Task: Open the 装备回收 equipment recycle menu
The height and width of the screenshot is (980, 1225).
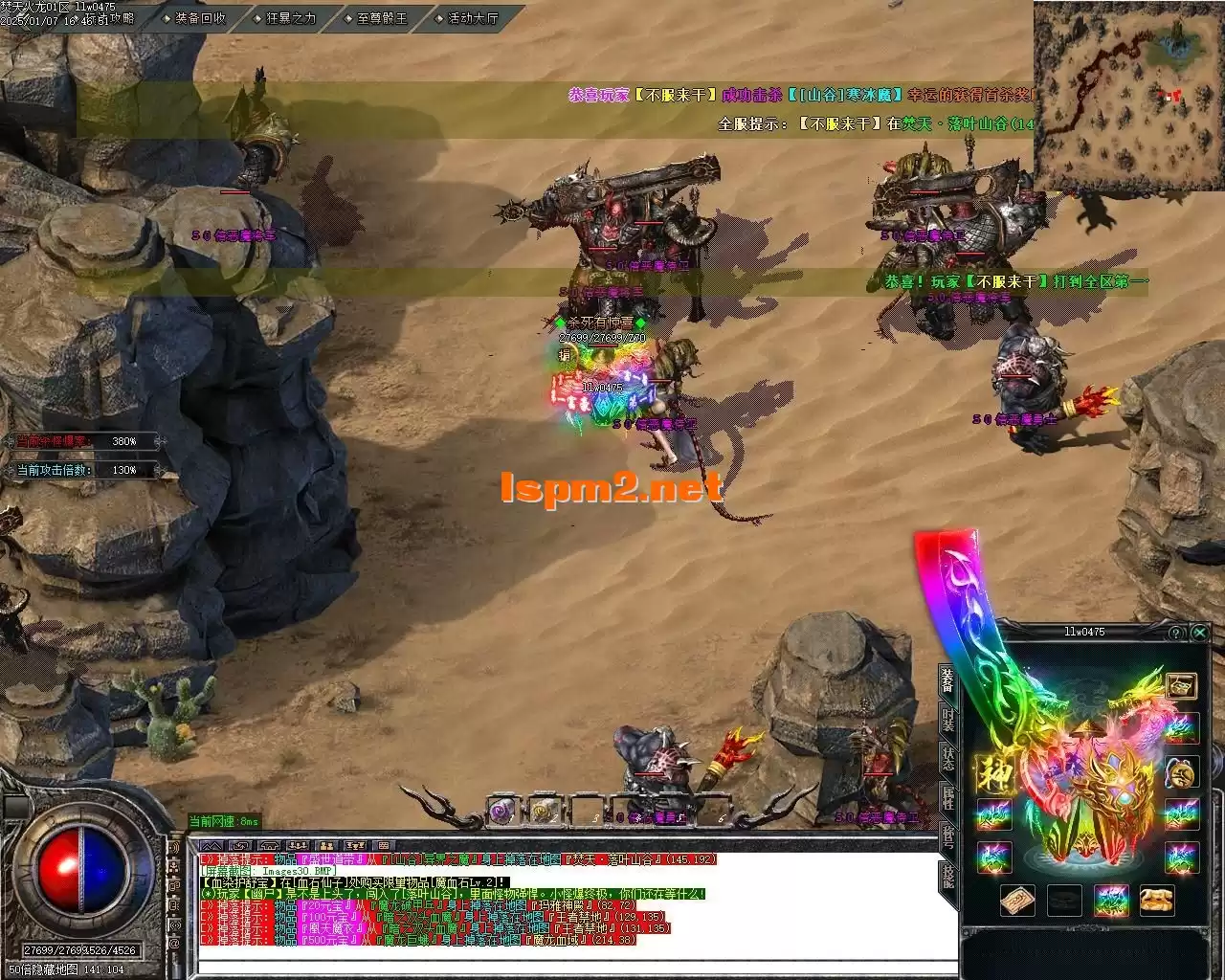Action: pos(199,17)
